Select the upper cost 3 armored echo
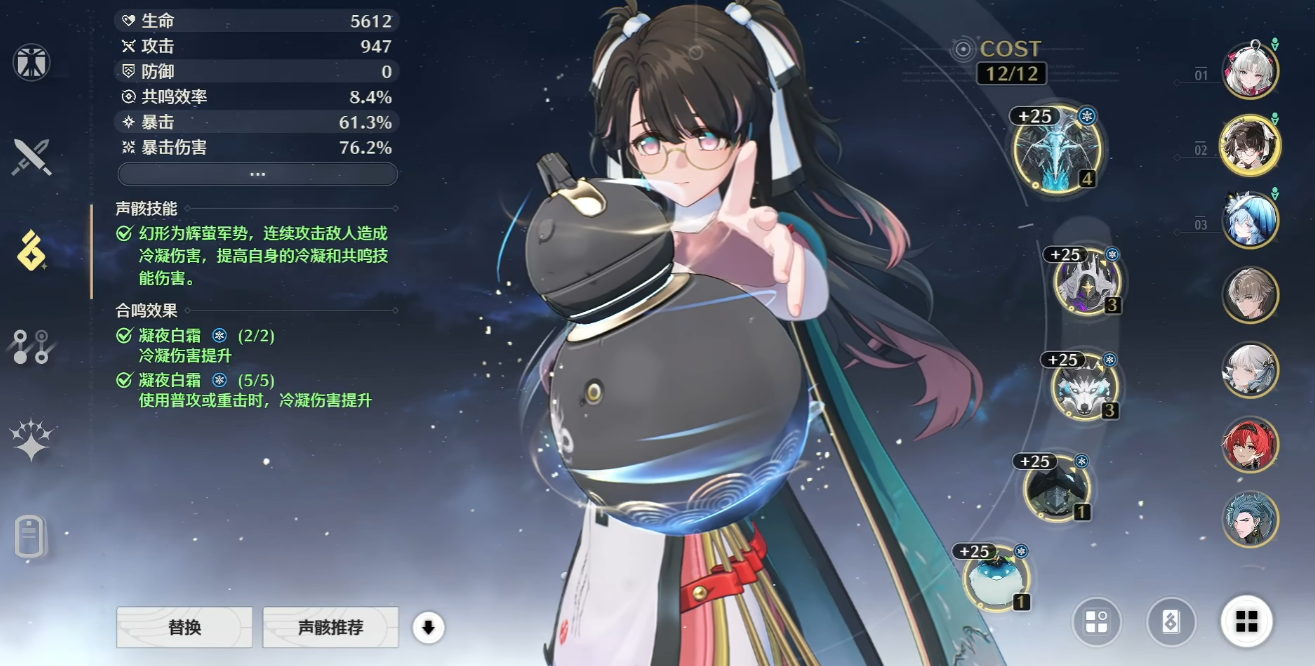The width and height of the screenshot is (1315, 666). (1087, 280)
